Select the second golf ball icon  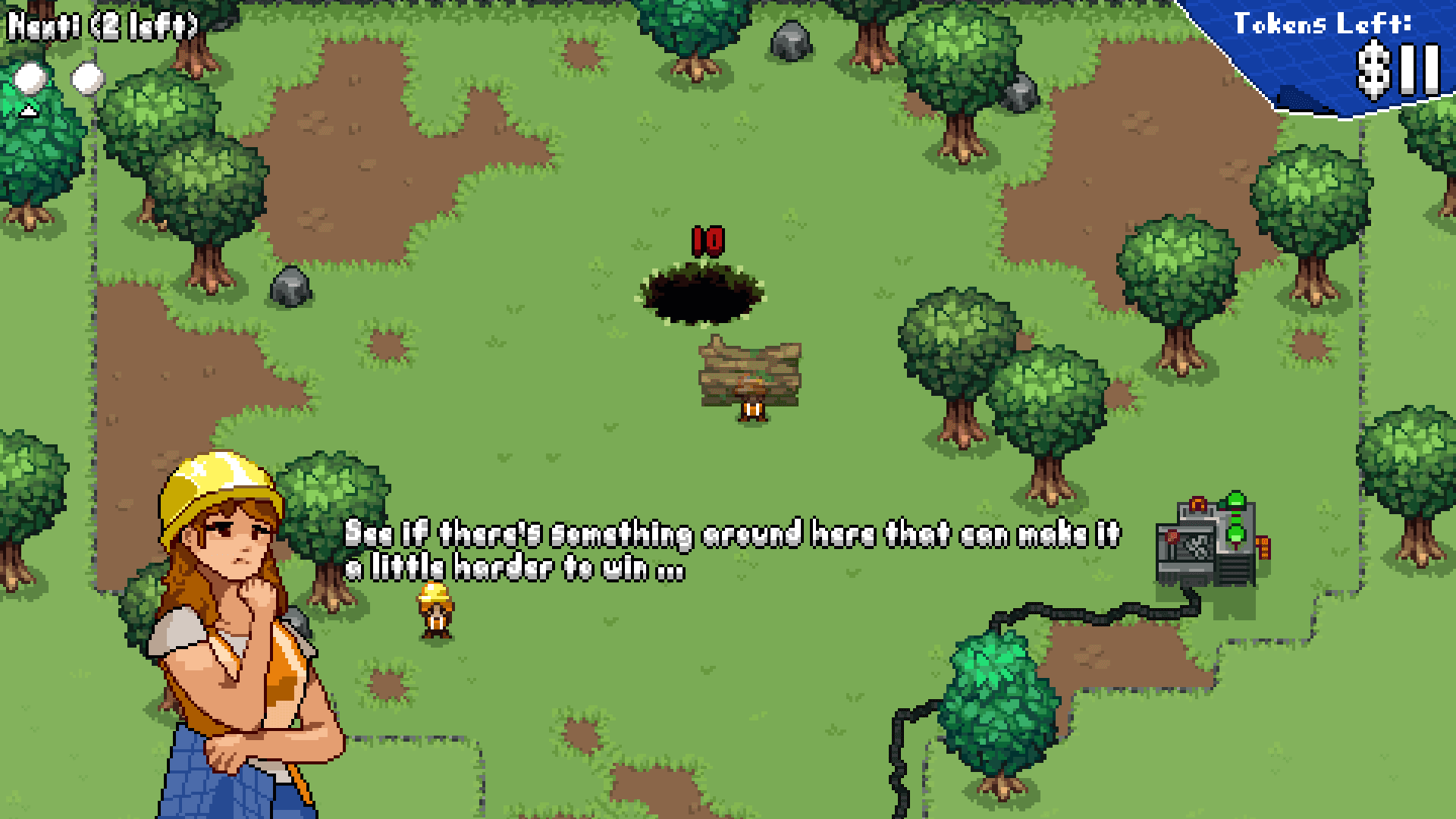click(87, 77)
